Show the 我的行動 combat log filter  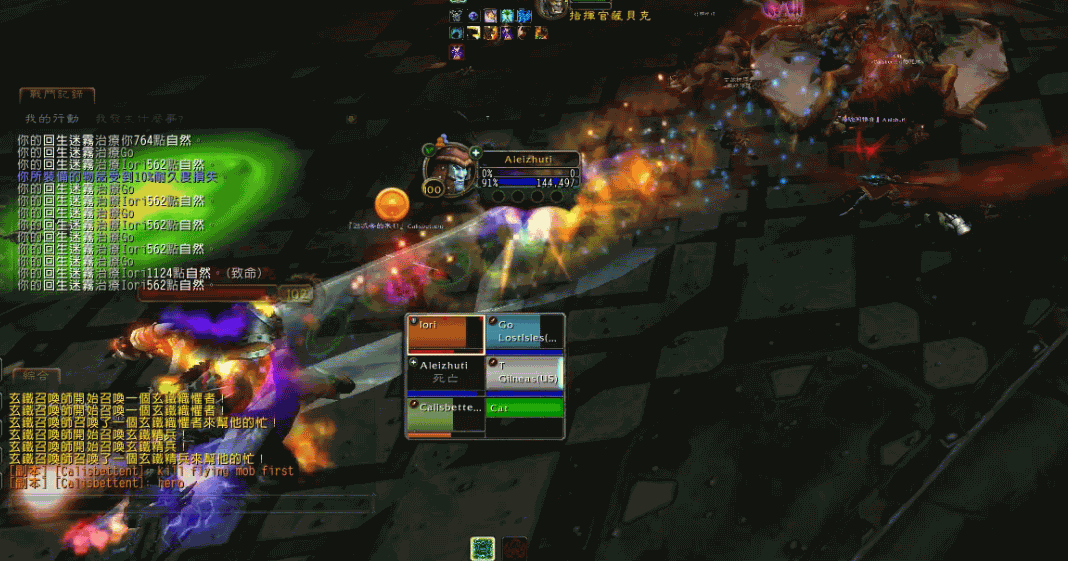[52, 118]
